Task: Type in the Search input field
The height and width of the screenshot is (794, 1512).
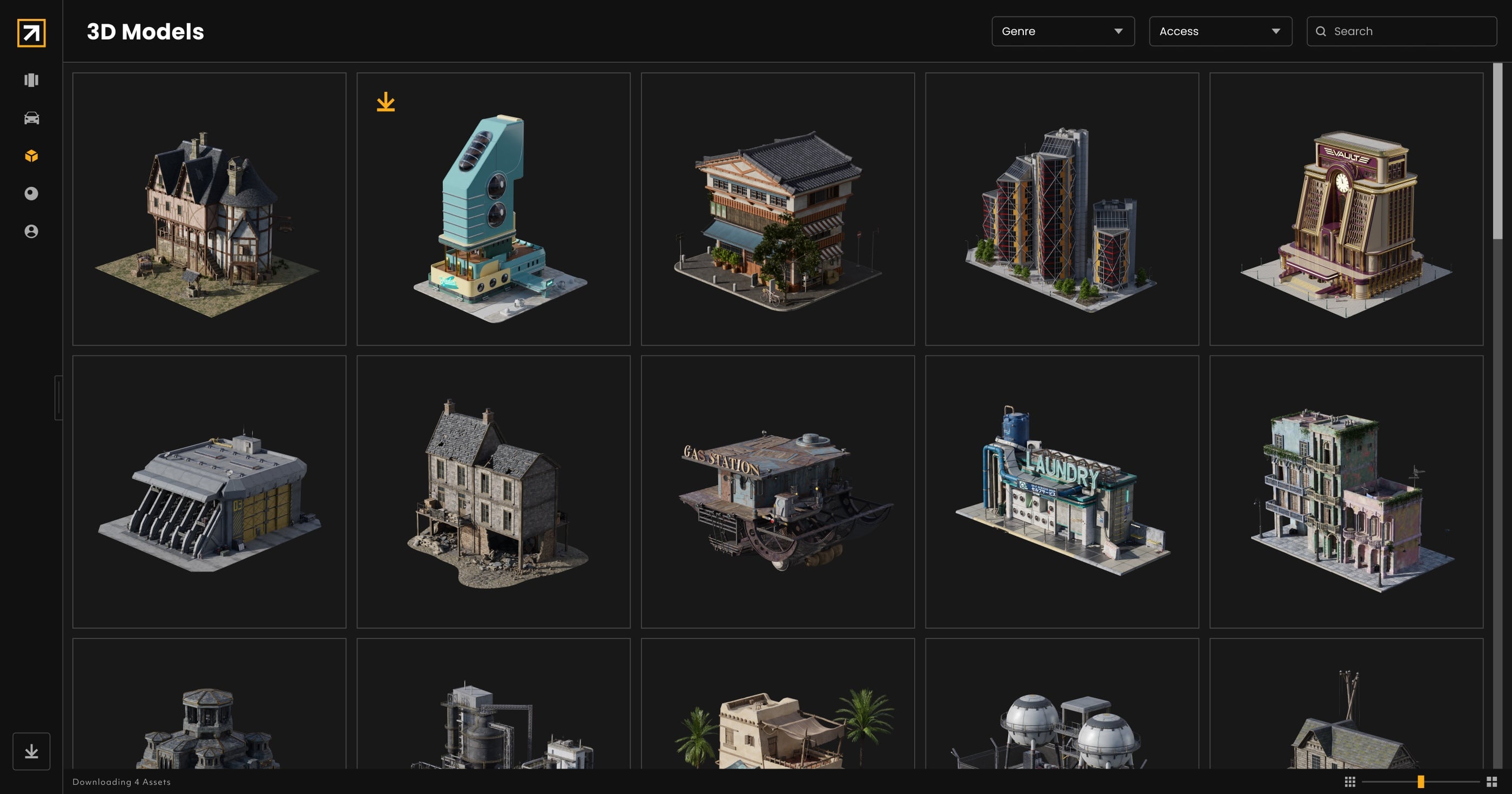Action: pyautogui.click(x=1409, y=31)
